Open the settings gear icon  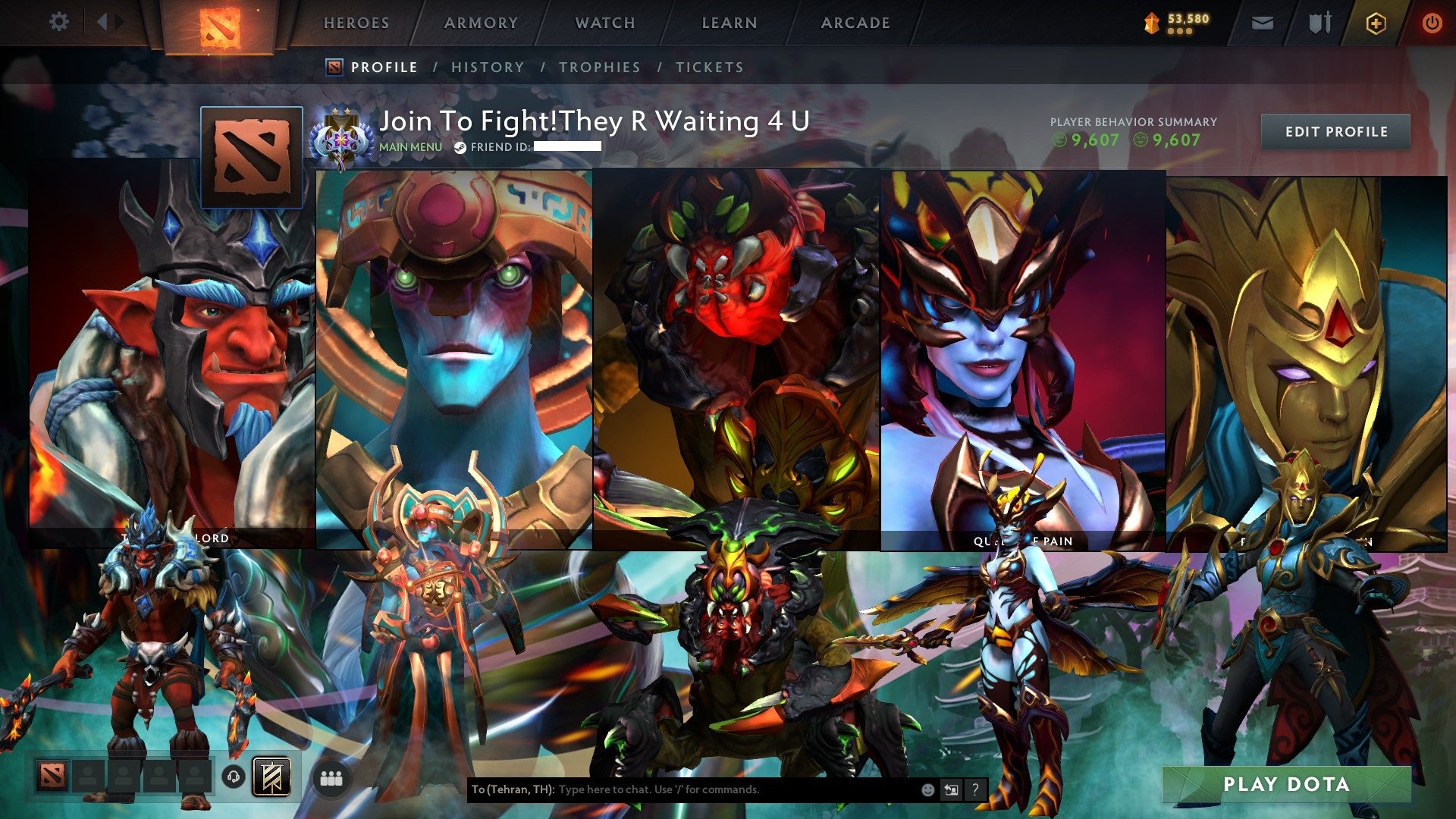click(x=58, y=22)
